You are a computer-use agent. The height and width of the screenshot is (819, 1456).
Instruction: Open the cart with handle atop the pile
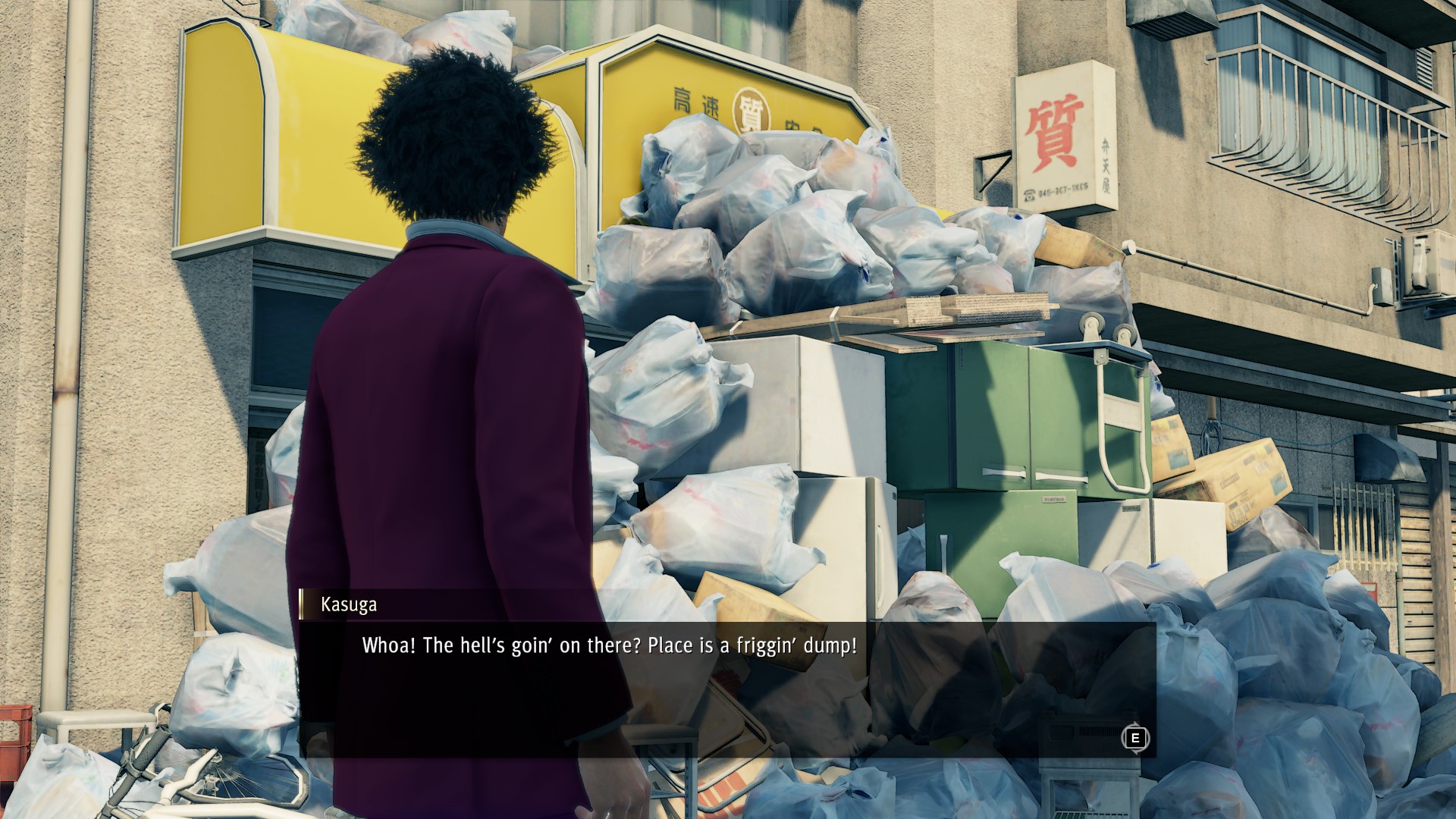click(1100, 356)
